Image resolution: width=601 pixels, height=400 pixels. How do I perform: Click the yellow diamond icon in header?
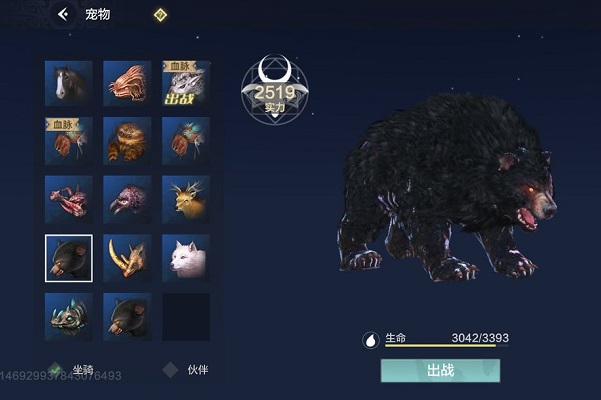tap(160, 15)
